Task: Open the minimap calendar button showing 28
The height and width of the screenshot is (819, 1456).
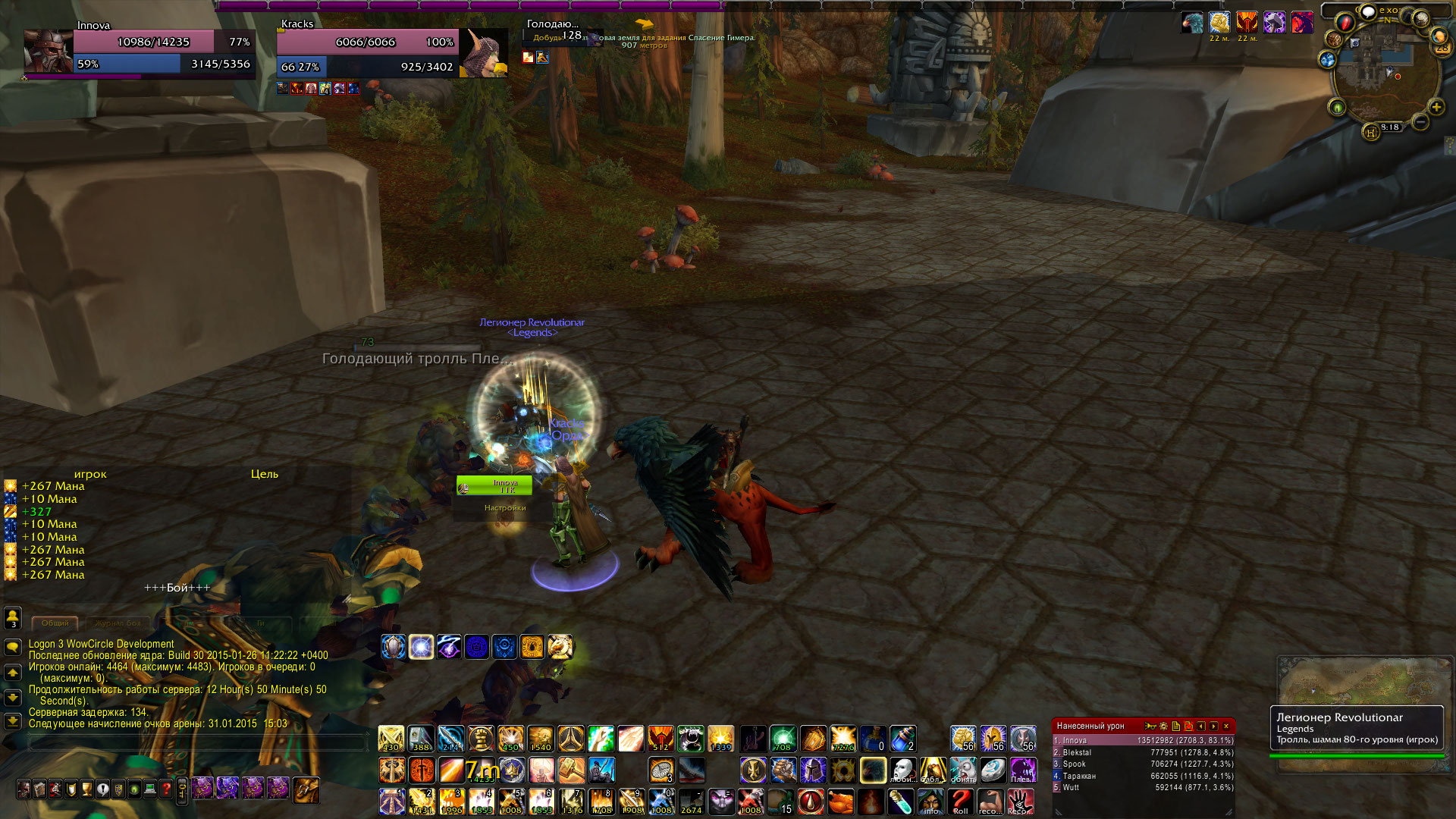Action: [1441, 47]
